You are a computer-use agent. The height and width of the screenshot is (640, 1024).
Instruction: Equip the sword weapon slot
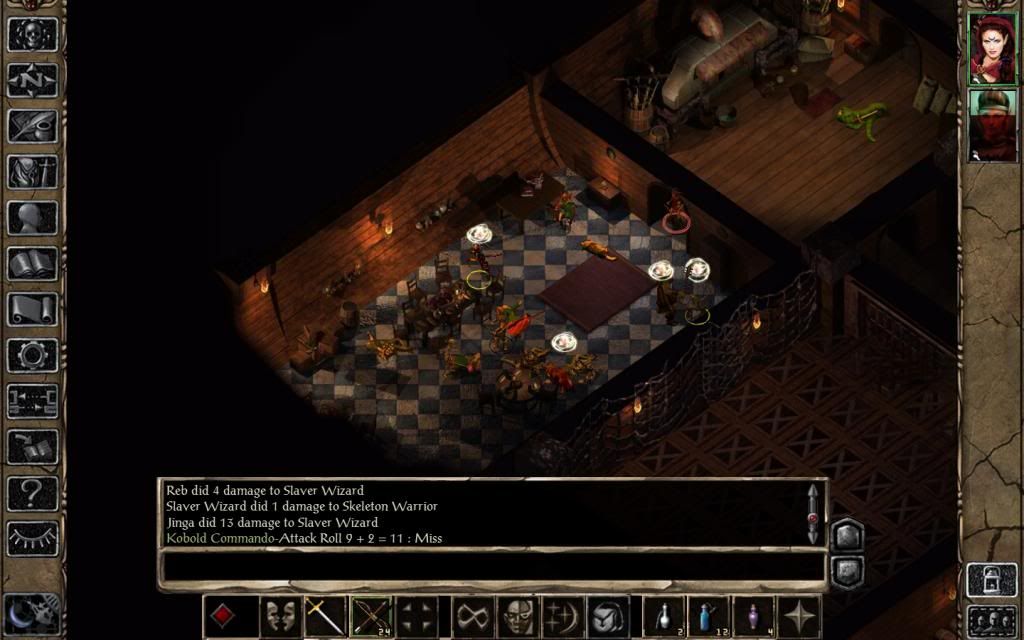coord(326,616)
